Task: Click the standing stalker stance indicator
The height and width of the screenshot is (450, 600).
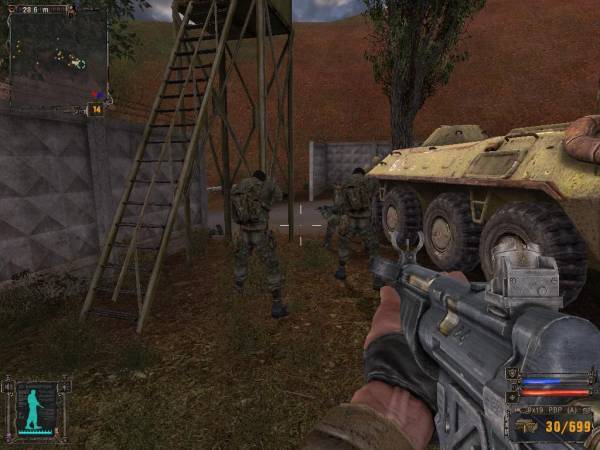Action: coord(37,408)
